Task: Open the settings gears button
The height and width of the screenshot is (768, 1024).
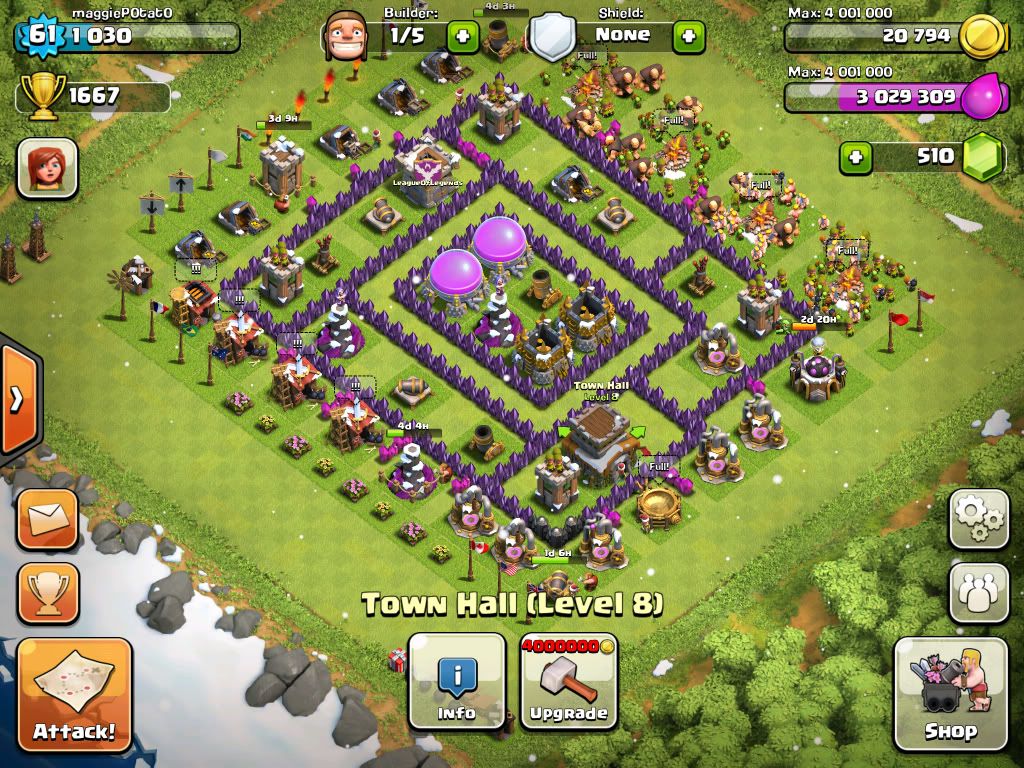Action: (979, 519)
